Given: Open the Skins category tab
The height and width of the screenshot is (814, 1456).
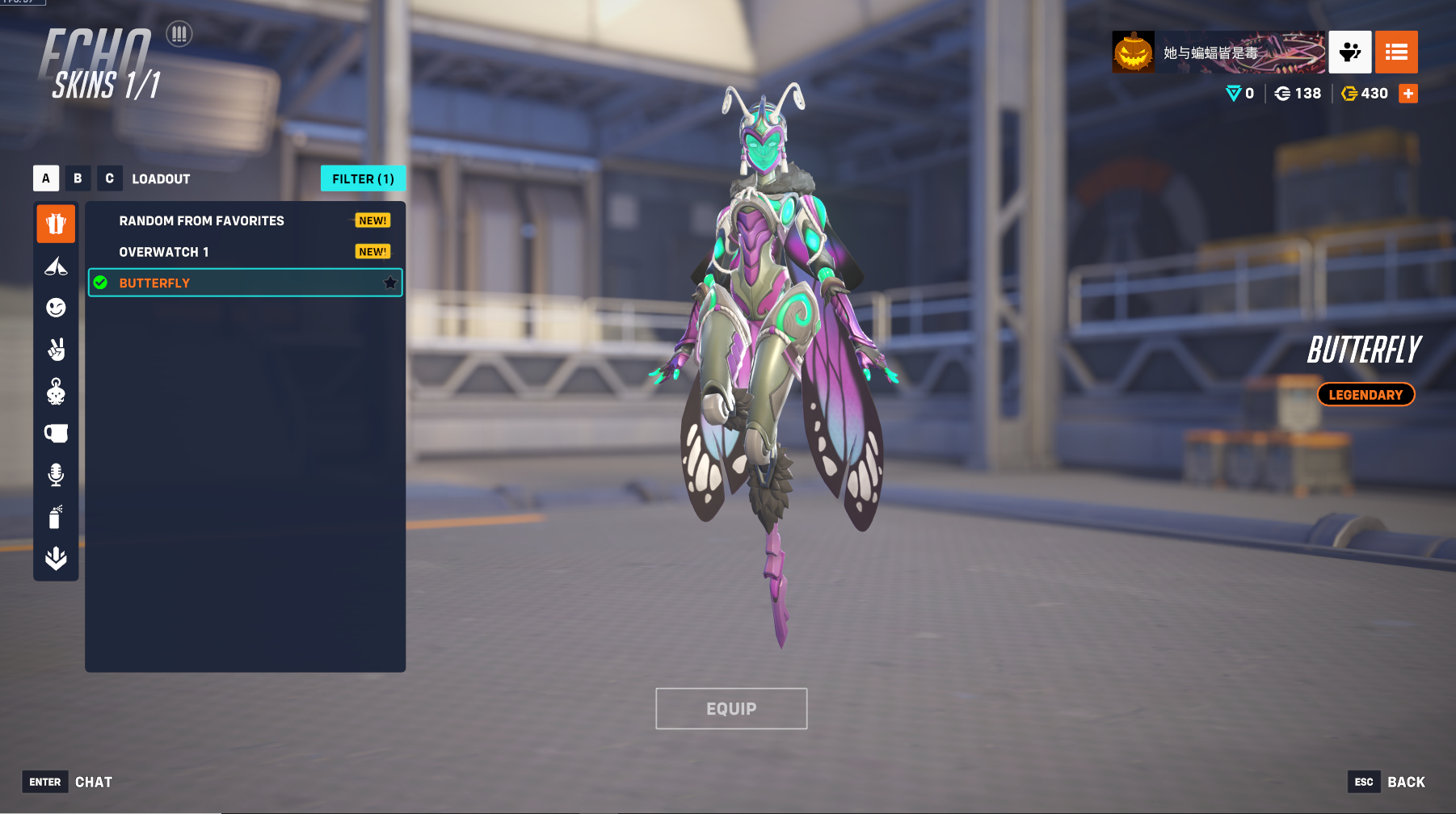Looking at the screenshot, I should [56, 224].
